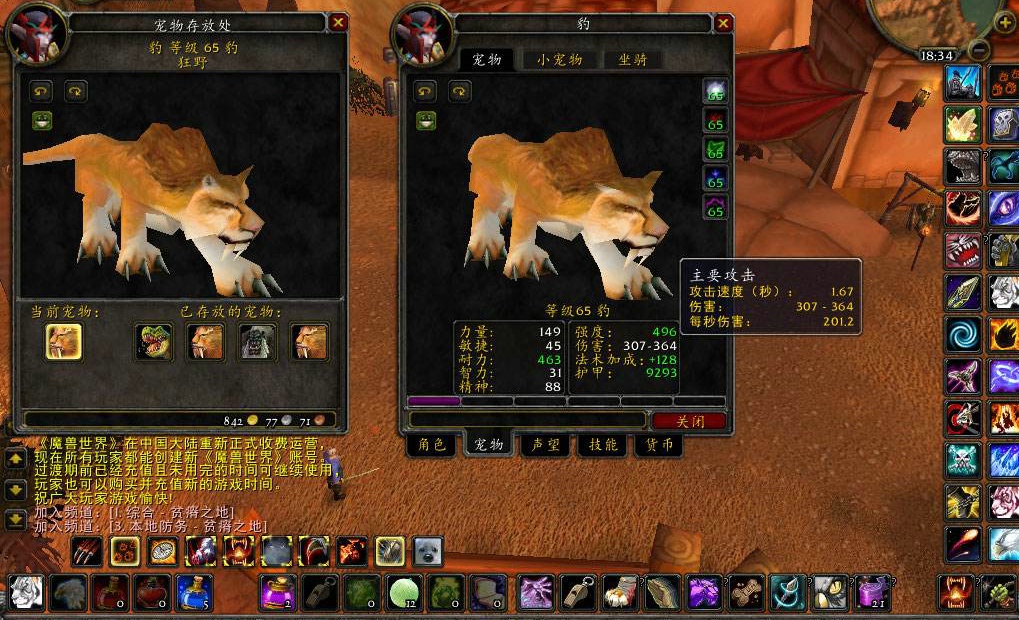Select the current pet slot in stable

click(64, 342)
